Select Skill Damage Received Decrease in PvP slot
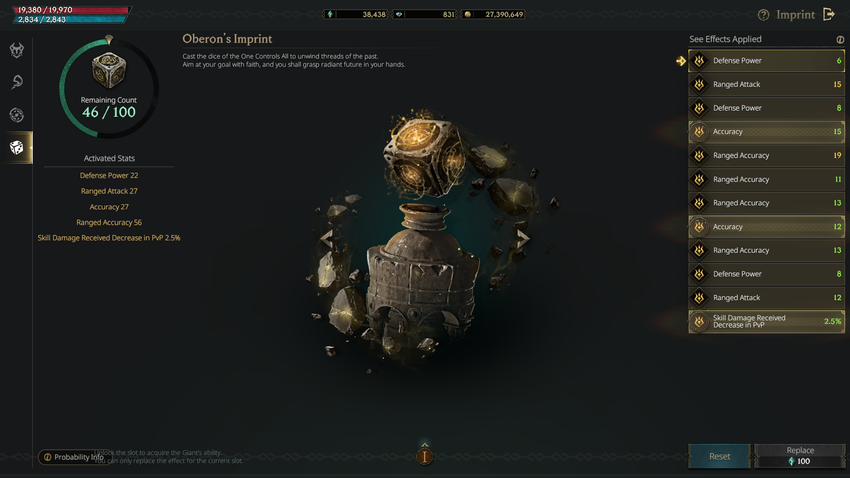This screenshot has height=478, width=850. (x=766, y=322)
